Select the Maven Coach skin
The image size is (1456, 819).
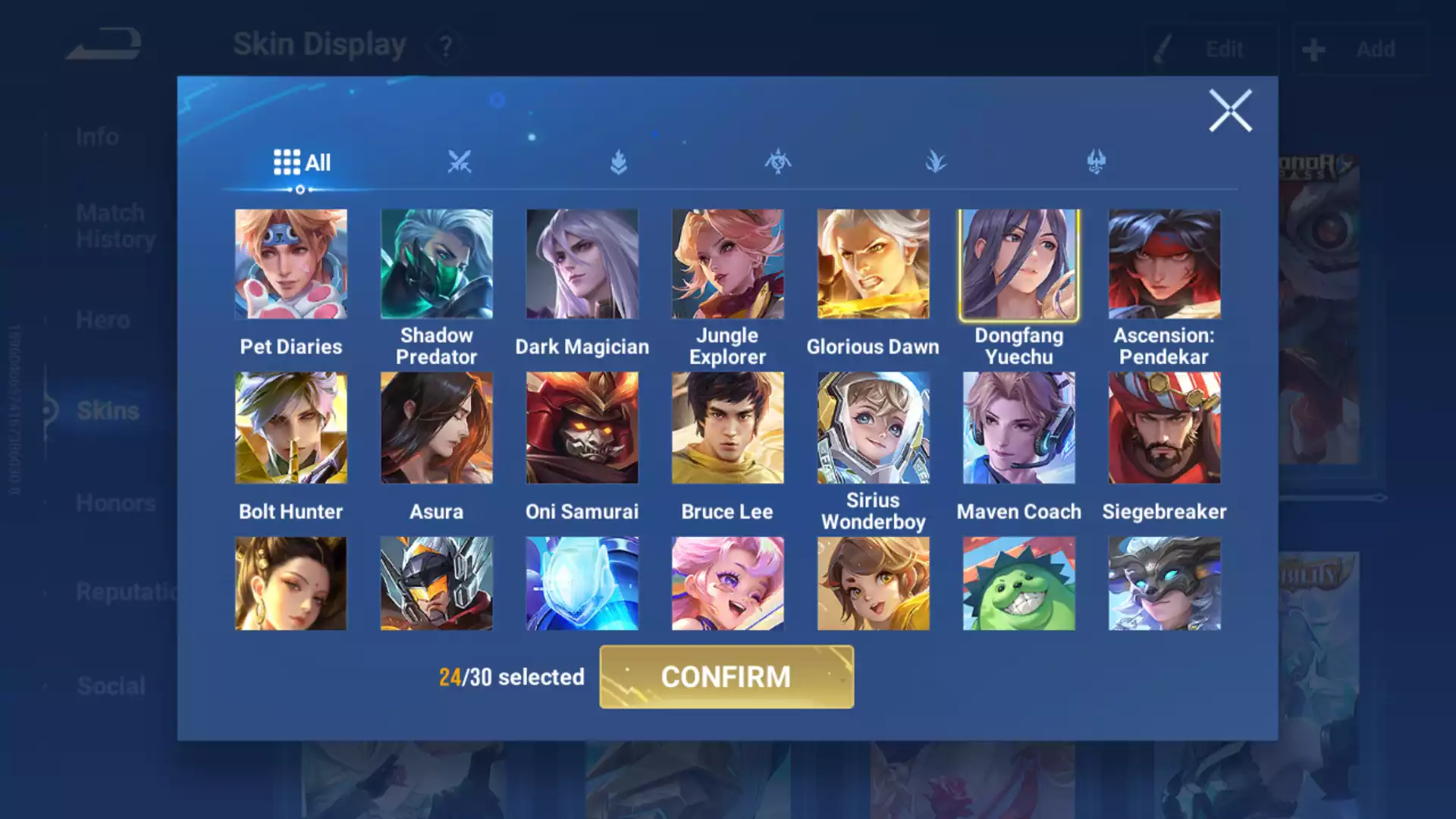coord(1018,428)
